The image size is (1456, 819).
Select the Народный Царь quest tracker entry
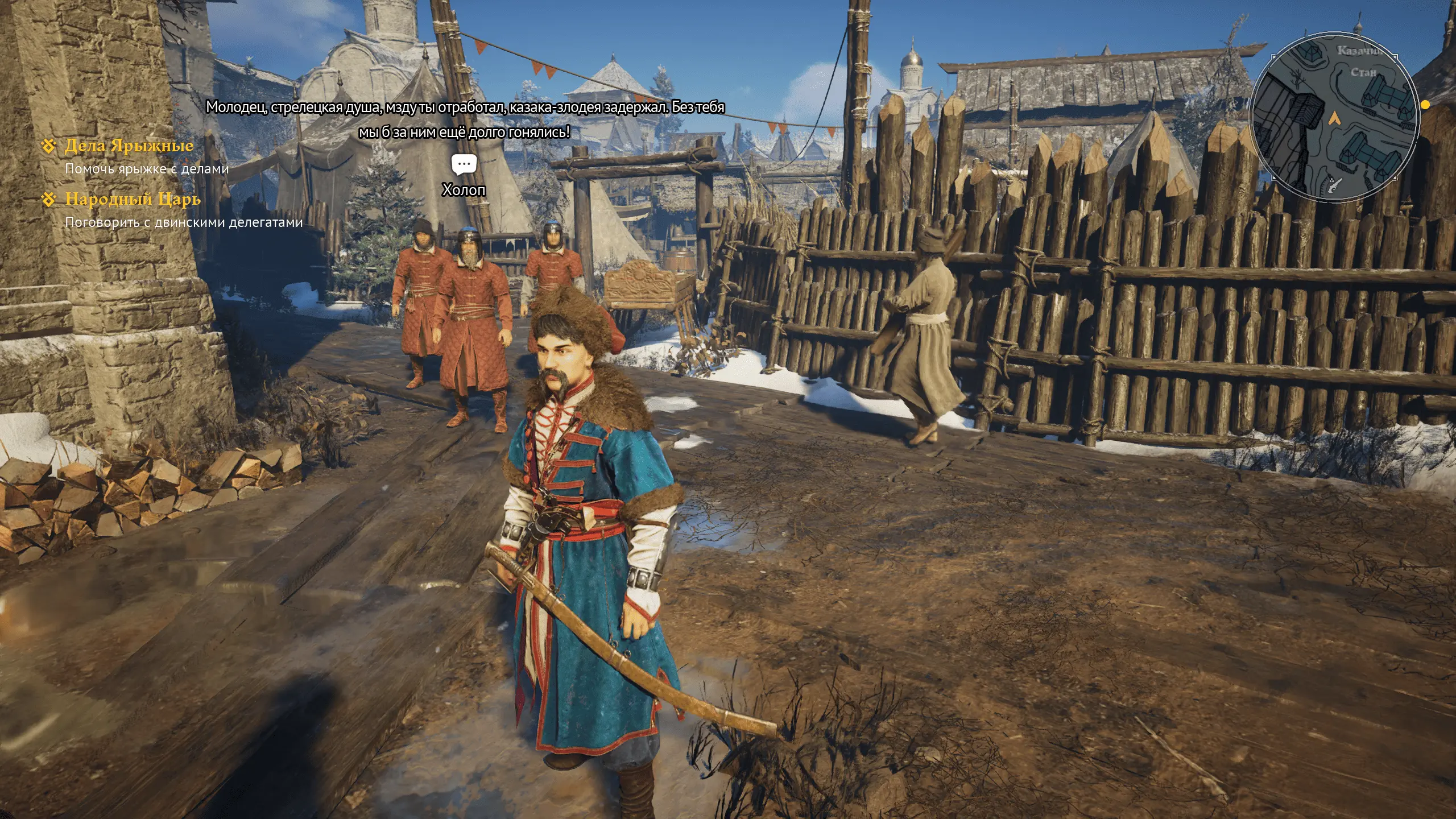point(133,199)
